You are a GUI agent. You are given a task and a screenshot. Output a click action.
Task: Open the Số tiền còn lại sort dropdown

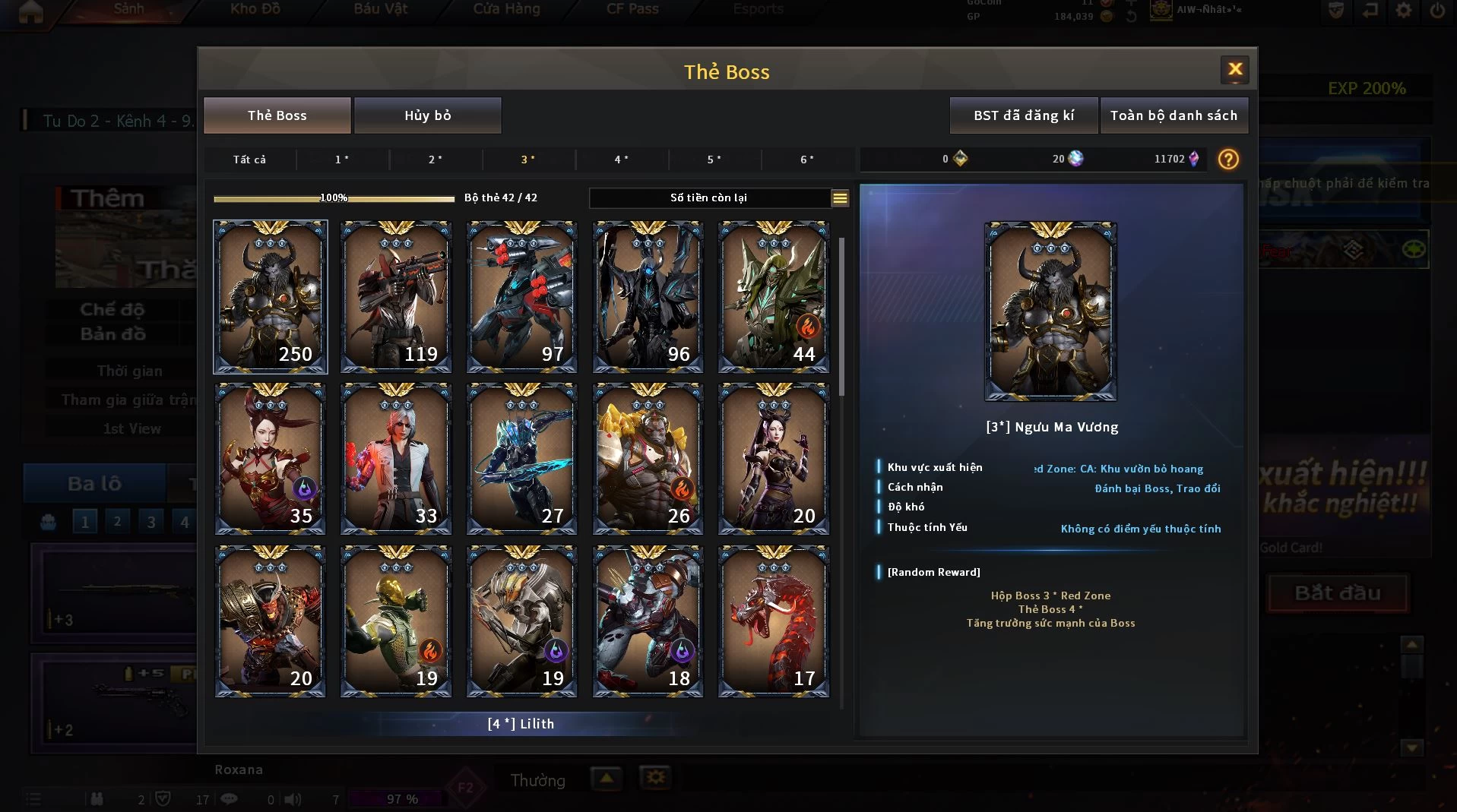click(x=840, y=198)
